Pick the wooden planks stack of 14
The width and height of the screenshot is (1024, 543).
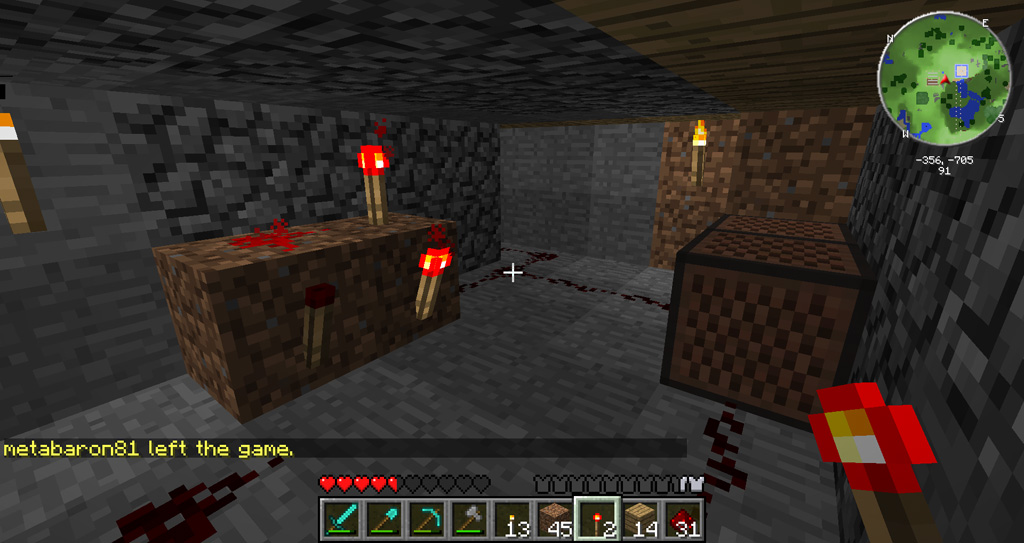pyautogui.click(x=641, y=519)
